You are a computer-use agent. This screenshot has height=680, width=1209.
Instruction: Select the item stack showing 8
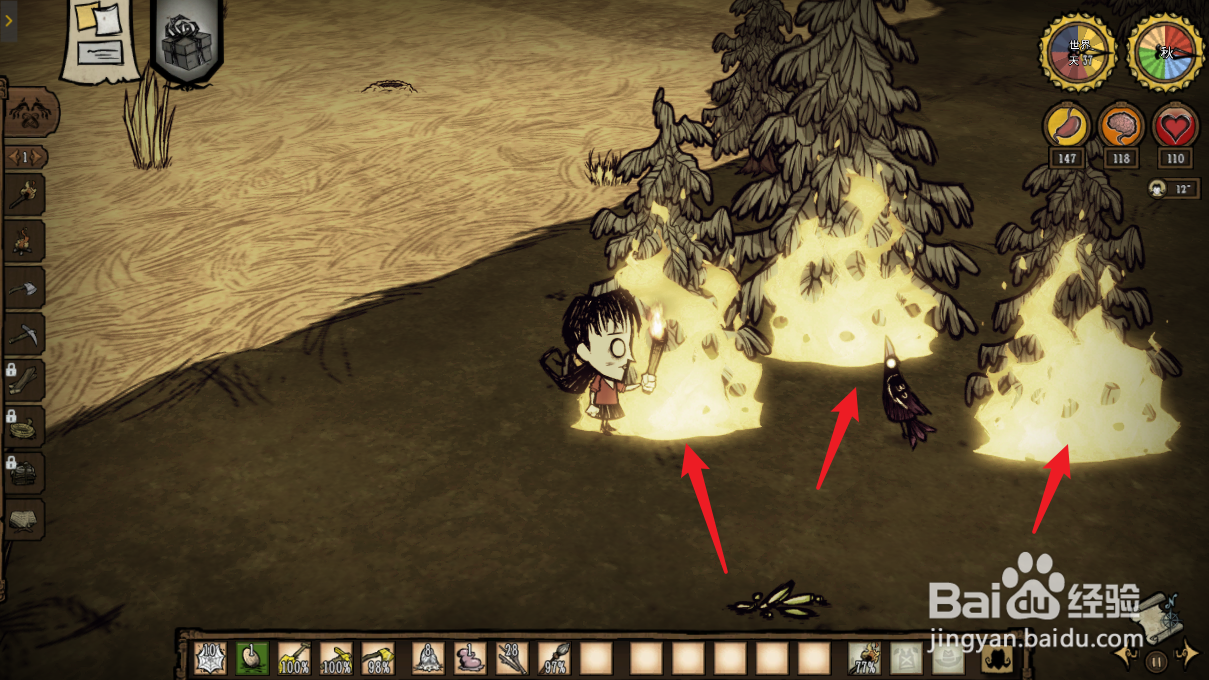pos(428,658)
